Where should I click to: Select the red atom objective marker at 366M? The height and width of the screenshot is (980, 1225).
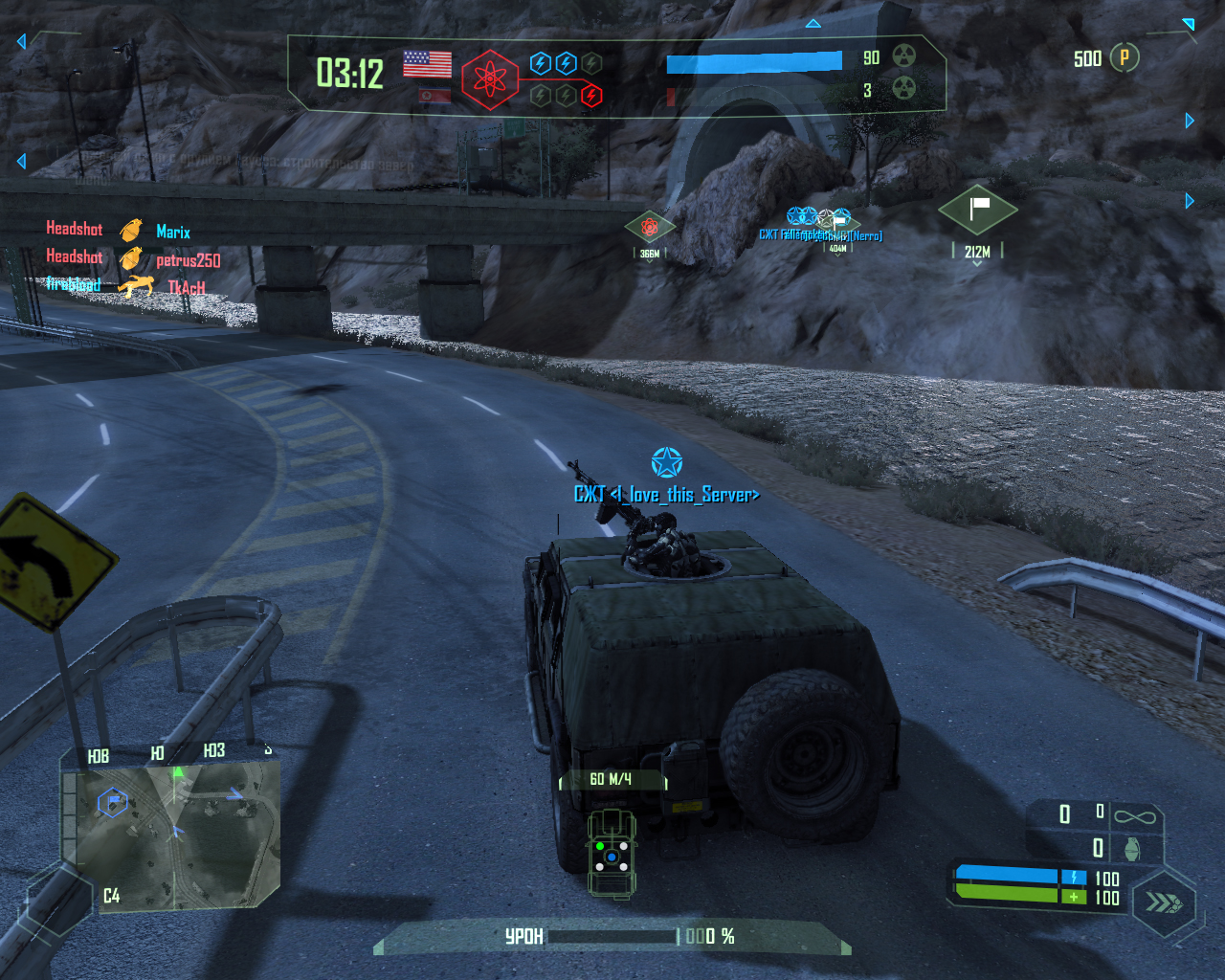point(650,227)
